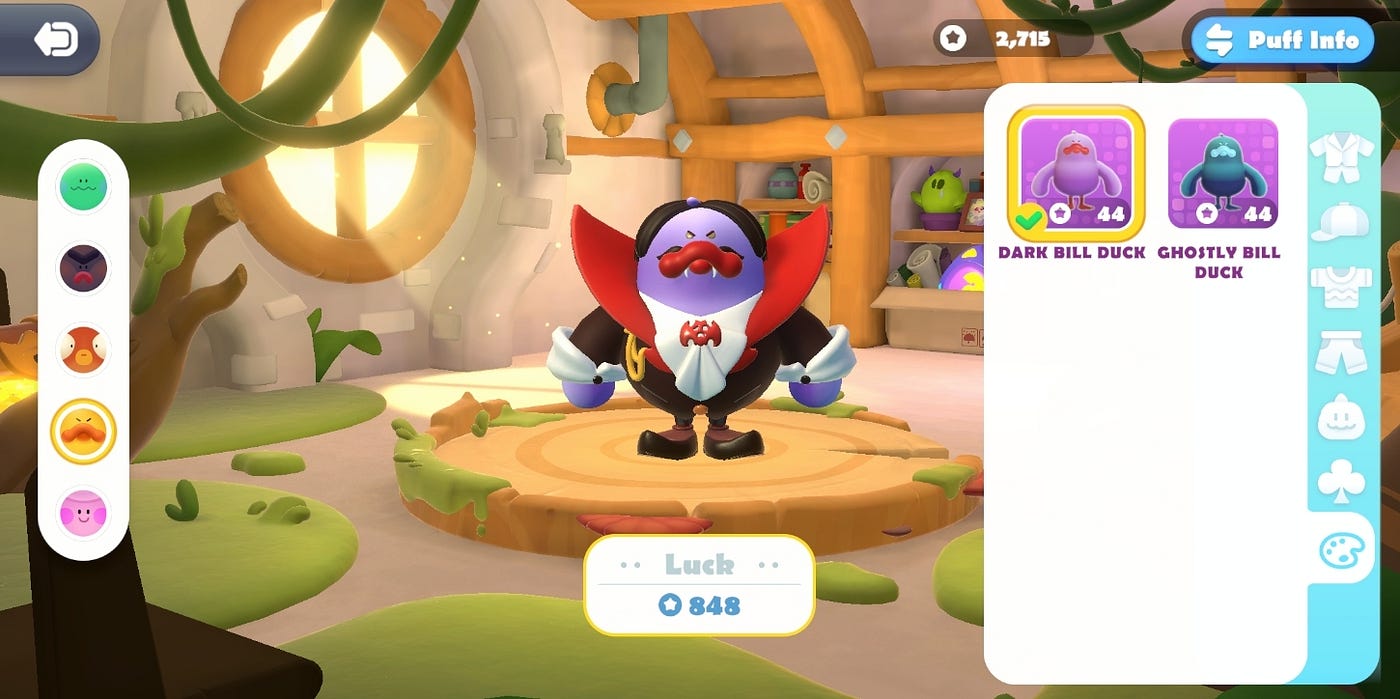Pick the dark purple frowning puff
1400x699 pixels.
tap(83, 268)
